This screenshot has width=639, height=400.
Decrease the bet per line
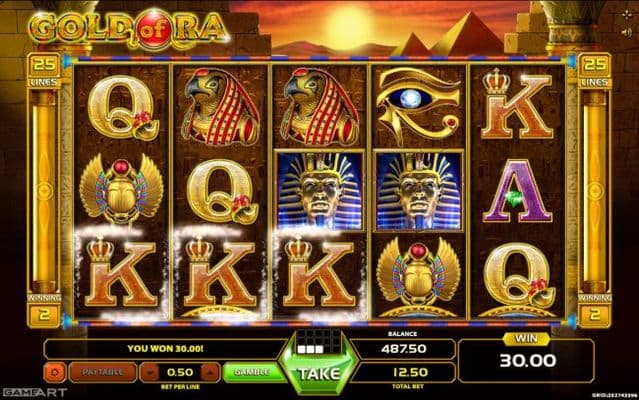coord(149,372)
